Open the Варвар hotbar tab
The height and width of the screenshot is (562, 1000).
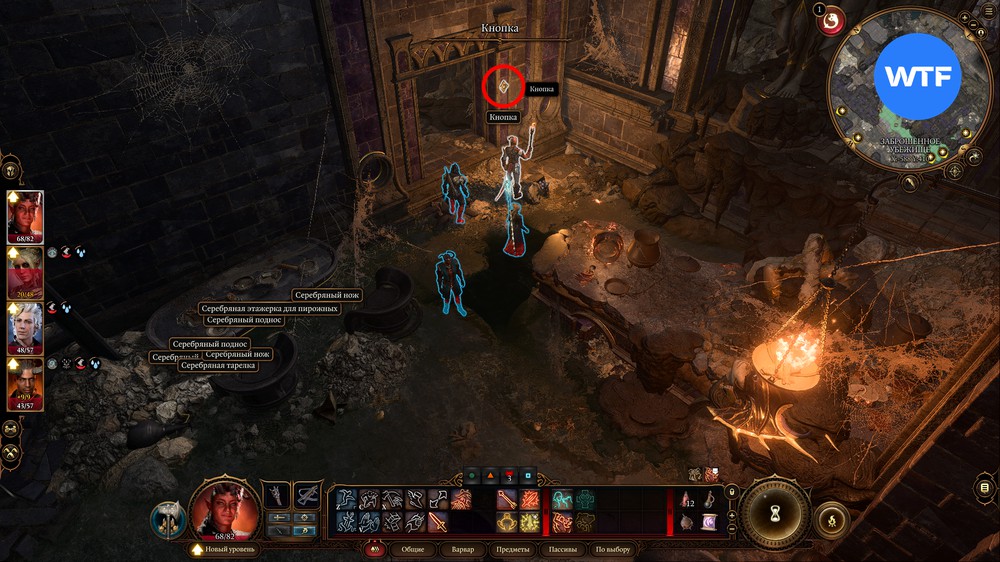463,549
